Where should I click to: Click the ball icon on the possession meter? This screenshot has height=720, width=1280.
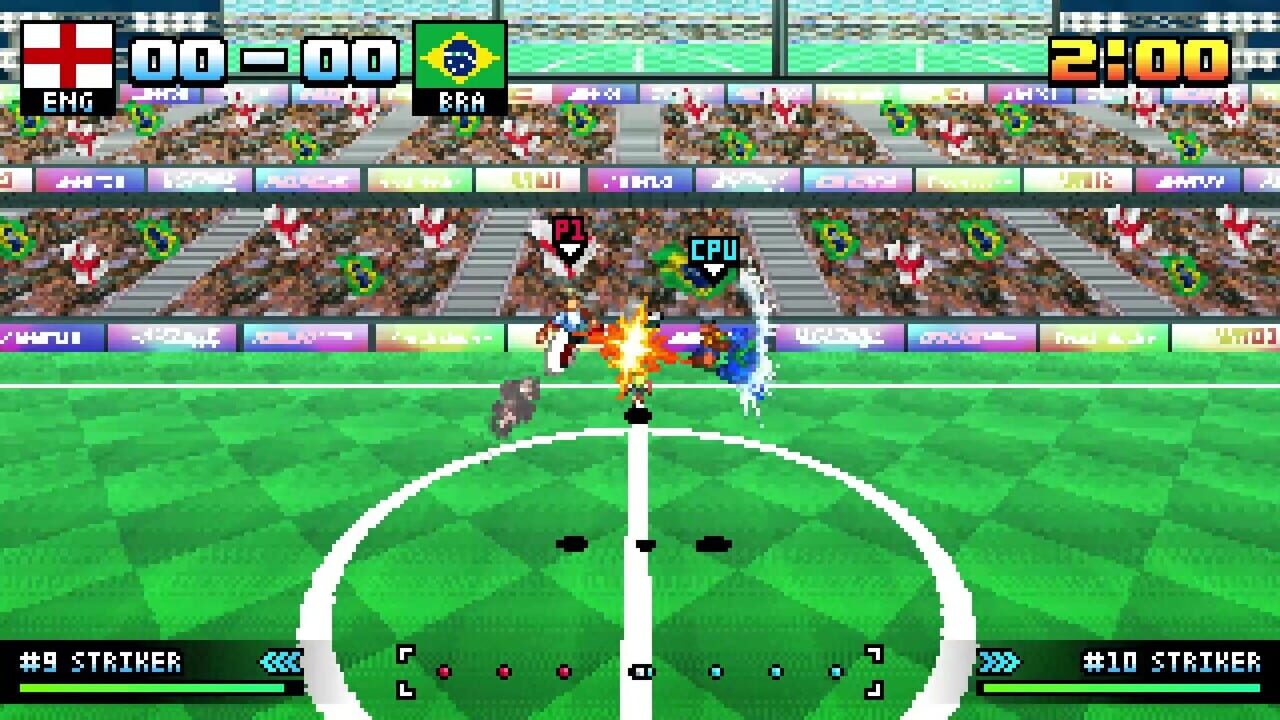(640, 670)
